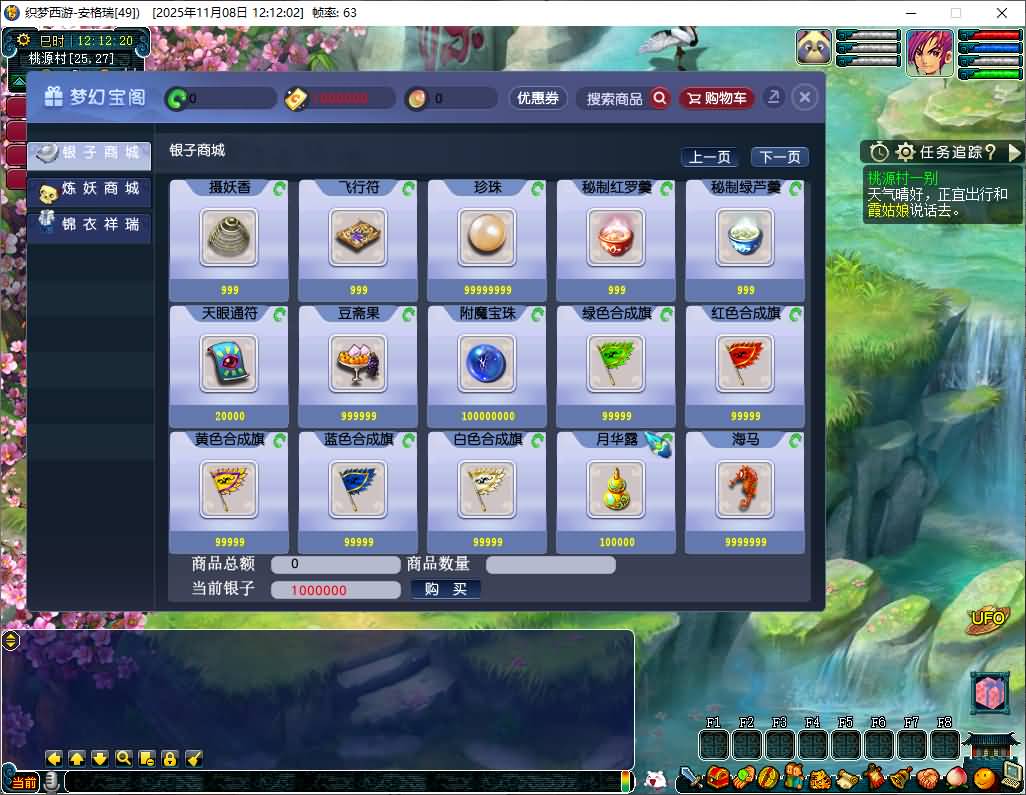Switch to the 锦衣祥瑞 tab

[x=90, y=225]
